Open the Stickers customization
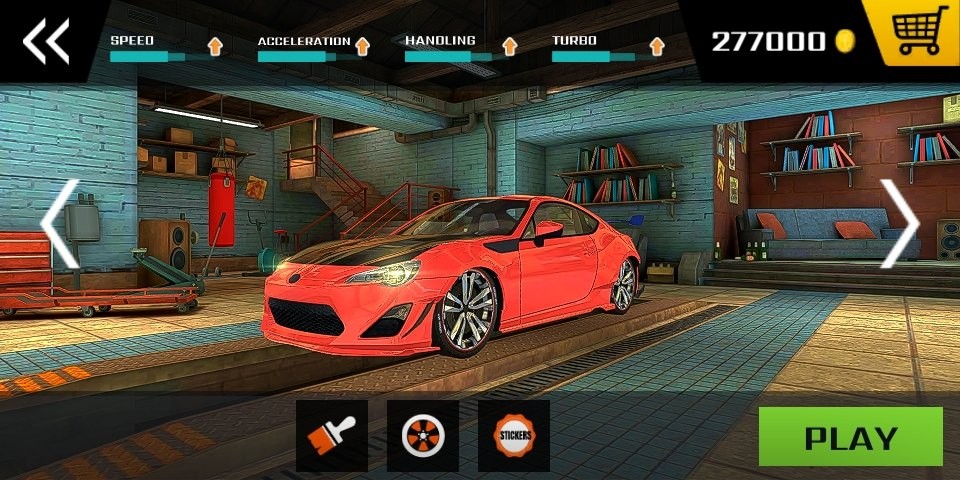Image resolution: width=960 pixels, height=480 pixels. (514, 436)
